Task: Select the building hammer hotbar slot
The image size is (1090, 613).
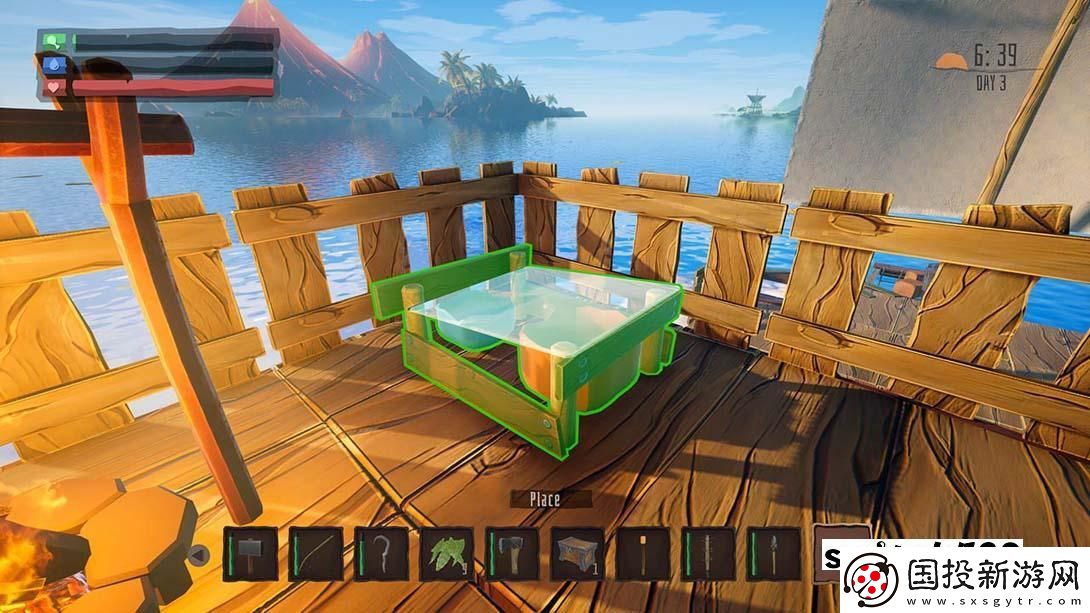Action: point(250,553)
